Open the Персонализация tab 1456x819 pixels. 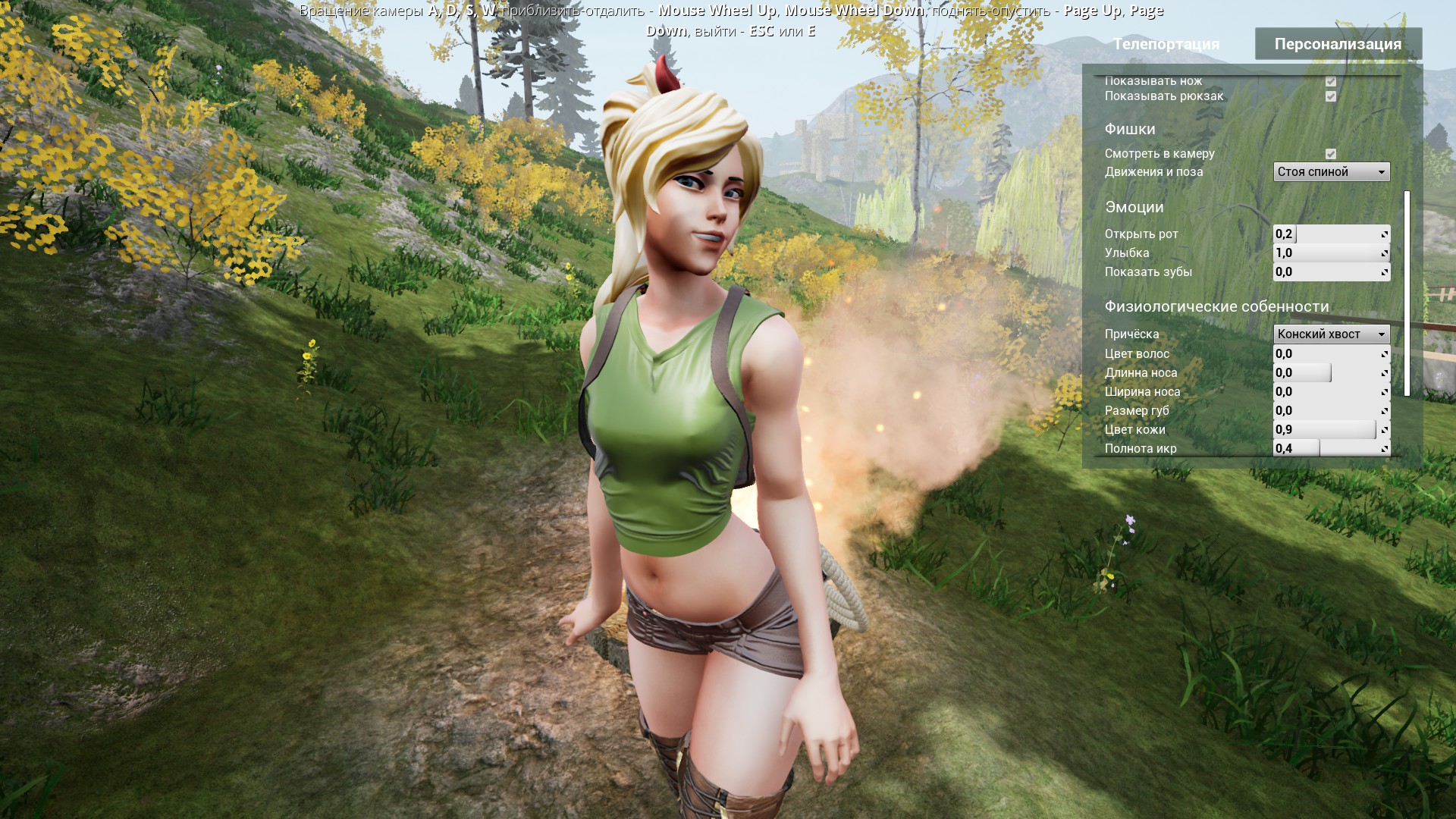pyautogui.click(x=1338, y=44)
